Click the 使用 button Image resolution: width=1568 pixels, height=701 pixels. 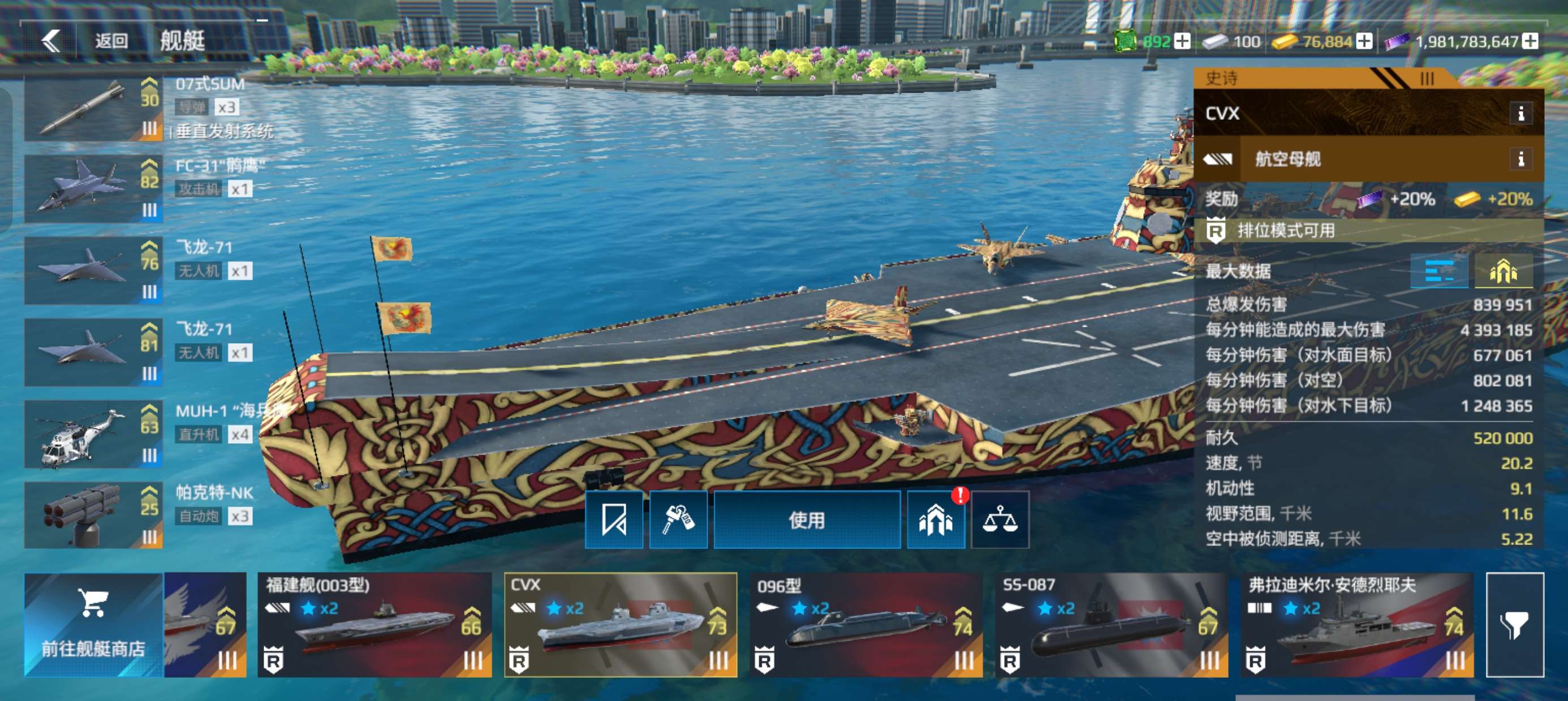[x=807, y=520]
